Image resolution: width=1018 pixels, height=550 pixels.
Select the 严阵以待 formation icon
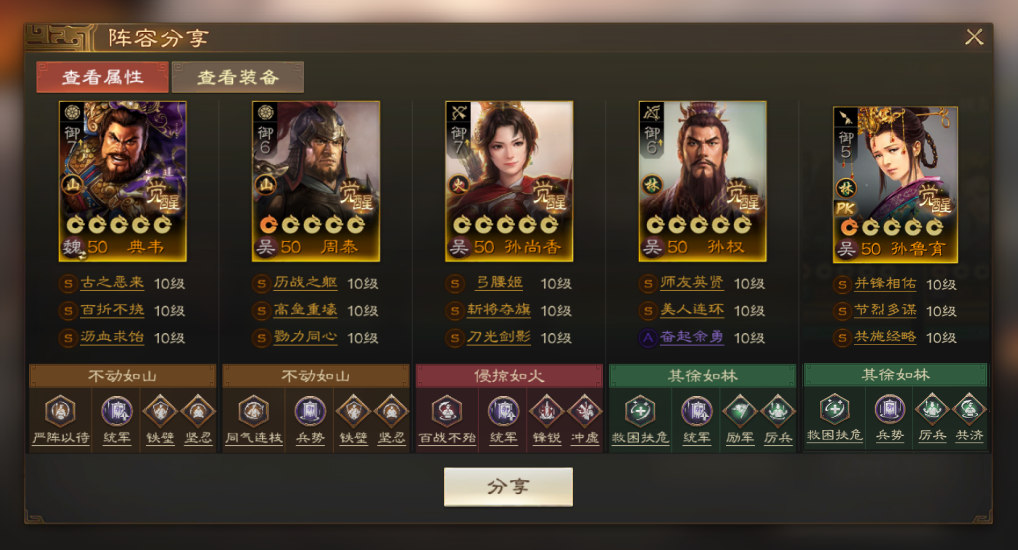tap(59, 411)
